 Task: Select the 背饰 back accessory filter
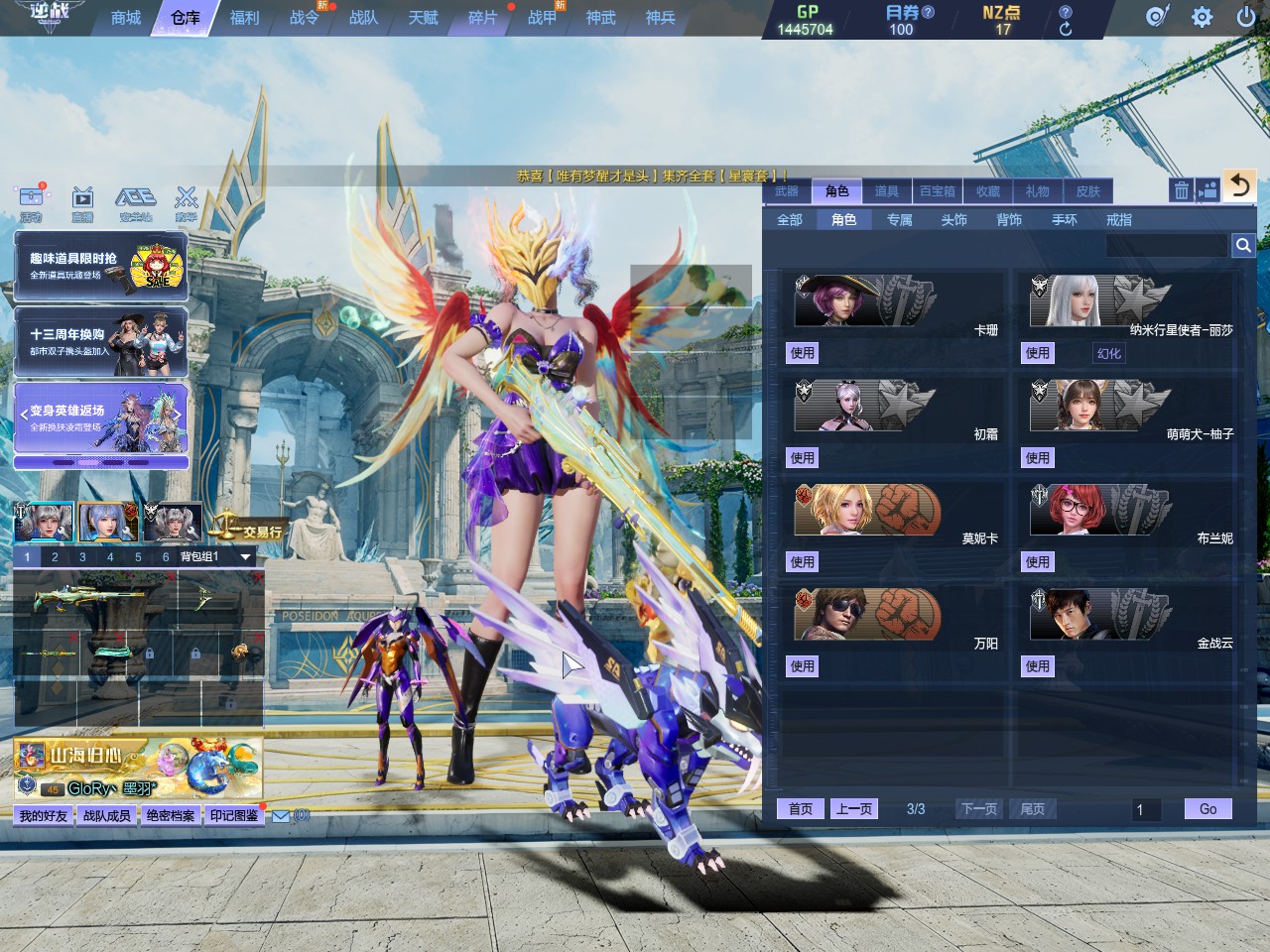tap(1009, 220)
